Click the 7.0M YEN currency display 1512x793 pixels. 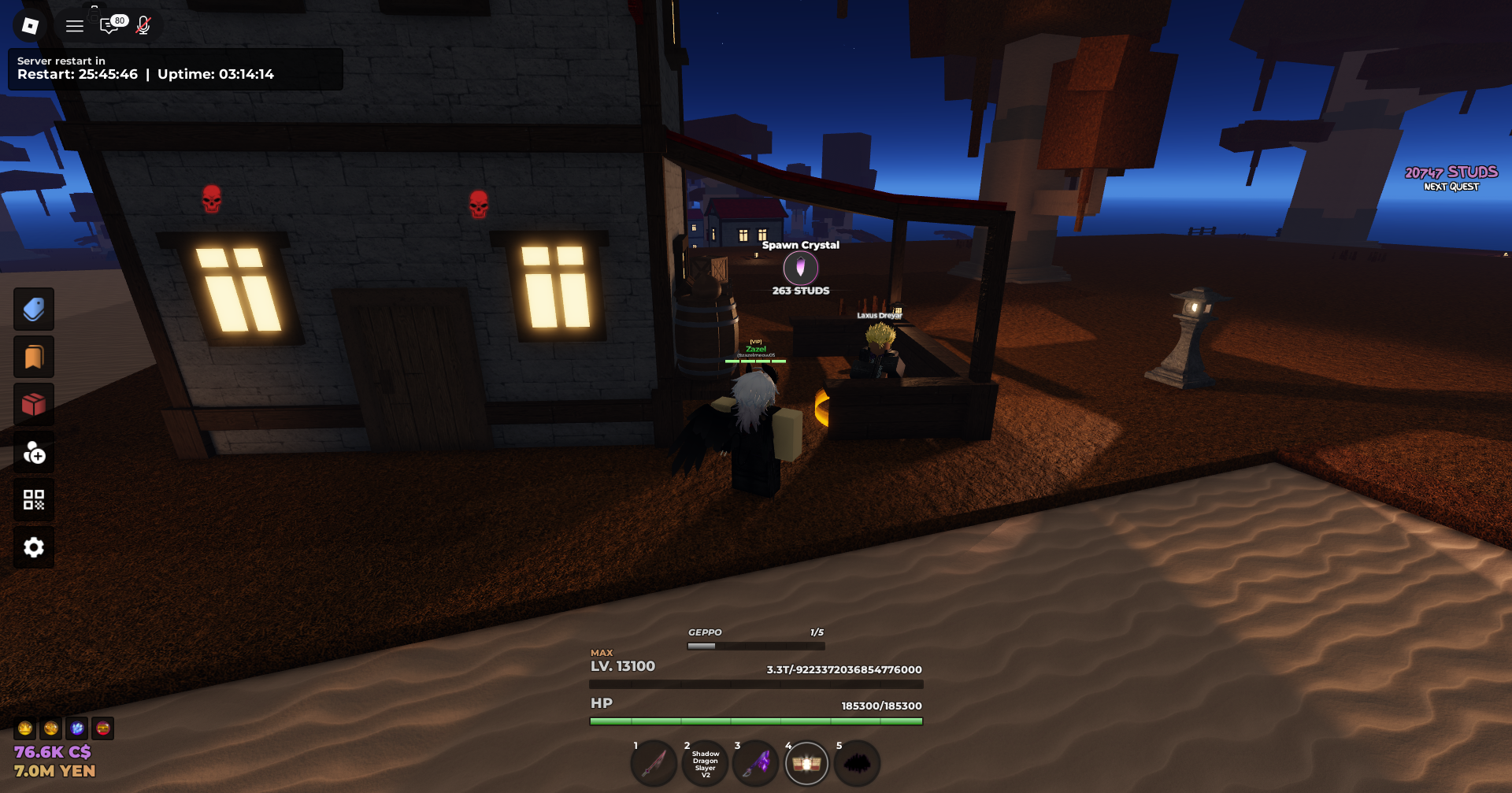[54, 770]
